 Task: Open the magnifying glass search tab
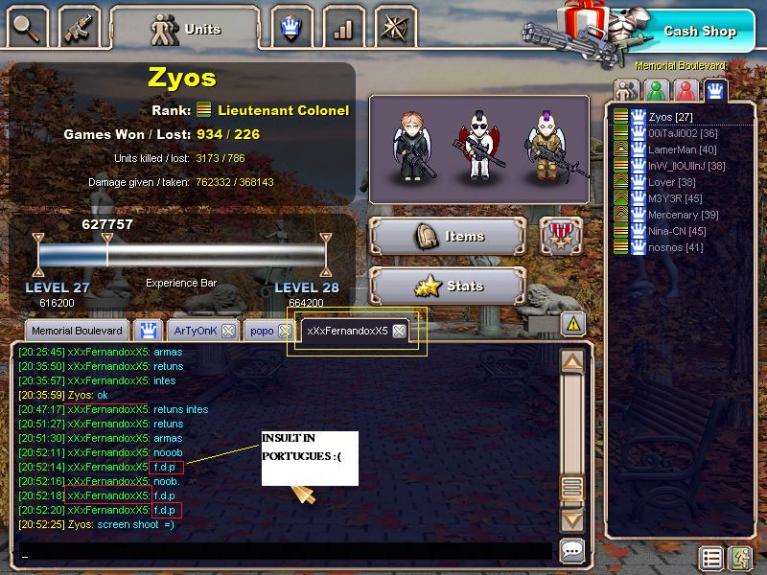tap(27, 27)
